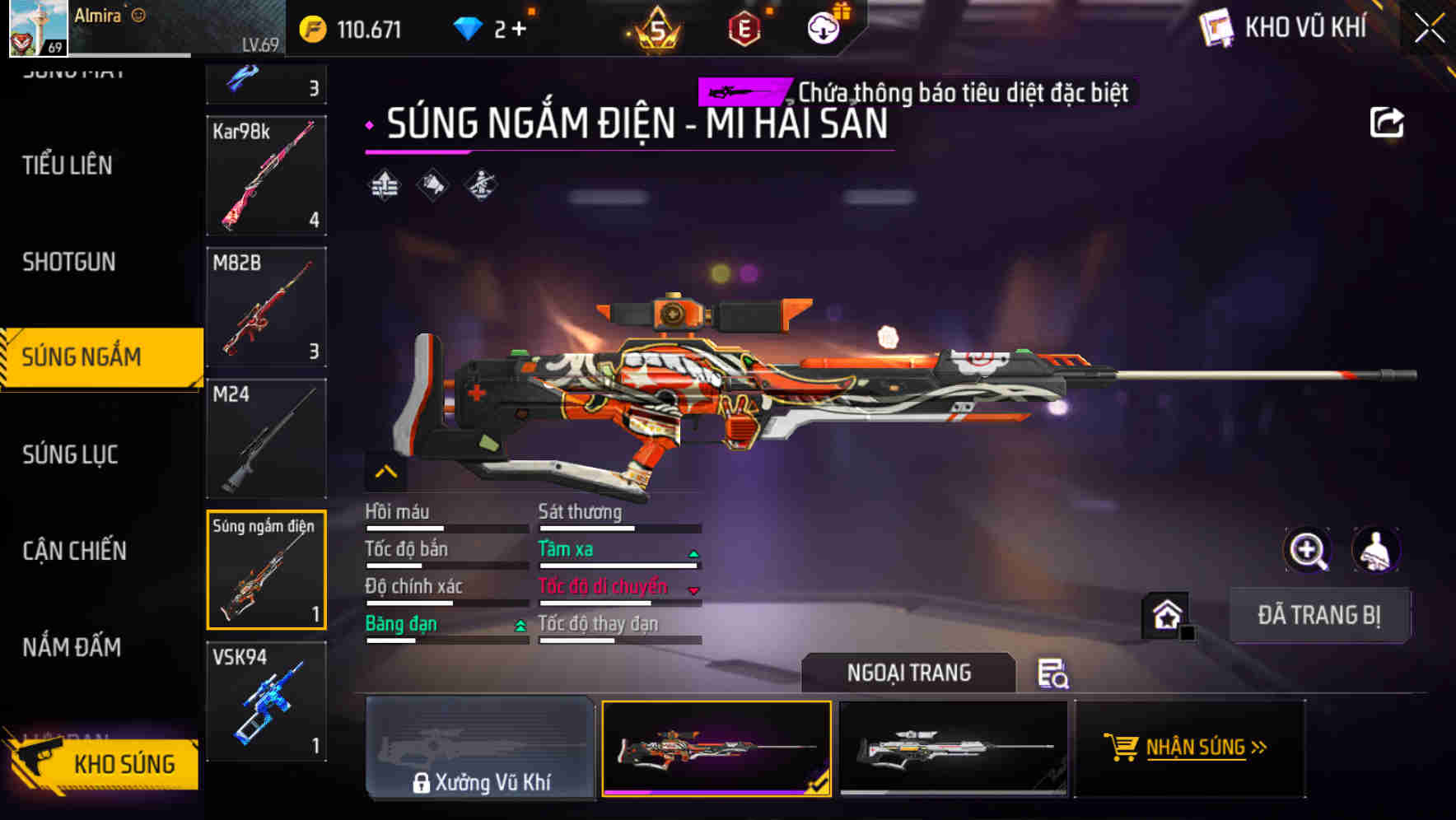The height and width of the screenshot is (820, 1456).
Task: Click the share arrow icon top right
Action: (1387, 121)
